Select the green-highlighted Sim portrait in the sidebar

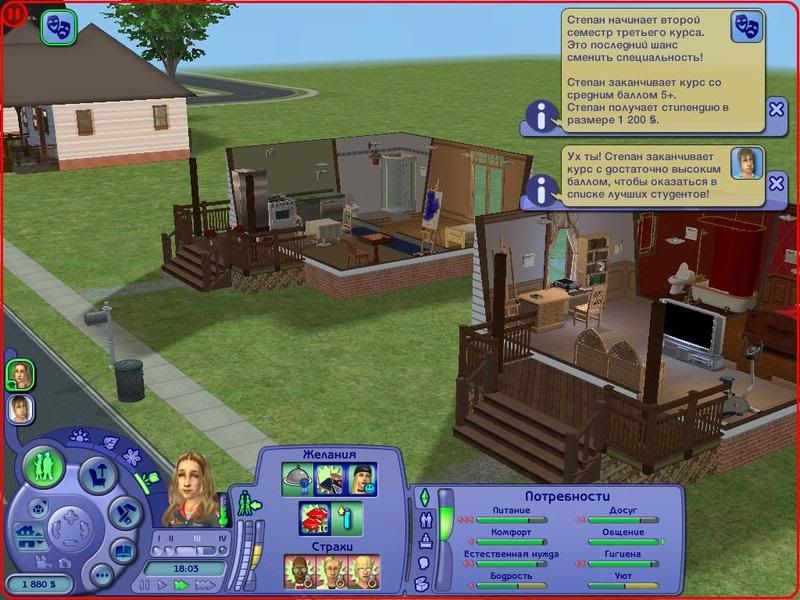click(x=20, y=374)
